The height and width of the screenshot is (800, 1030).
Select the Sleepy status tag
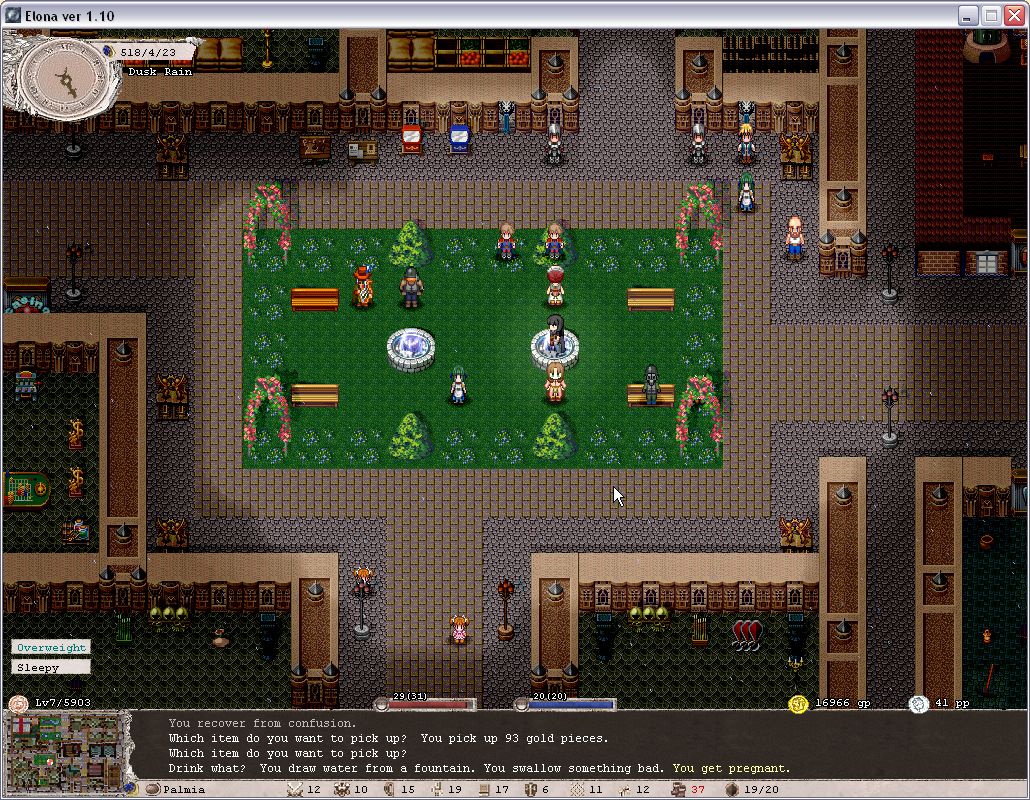pos(51,667)
